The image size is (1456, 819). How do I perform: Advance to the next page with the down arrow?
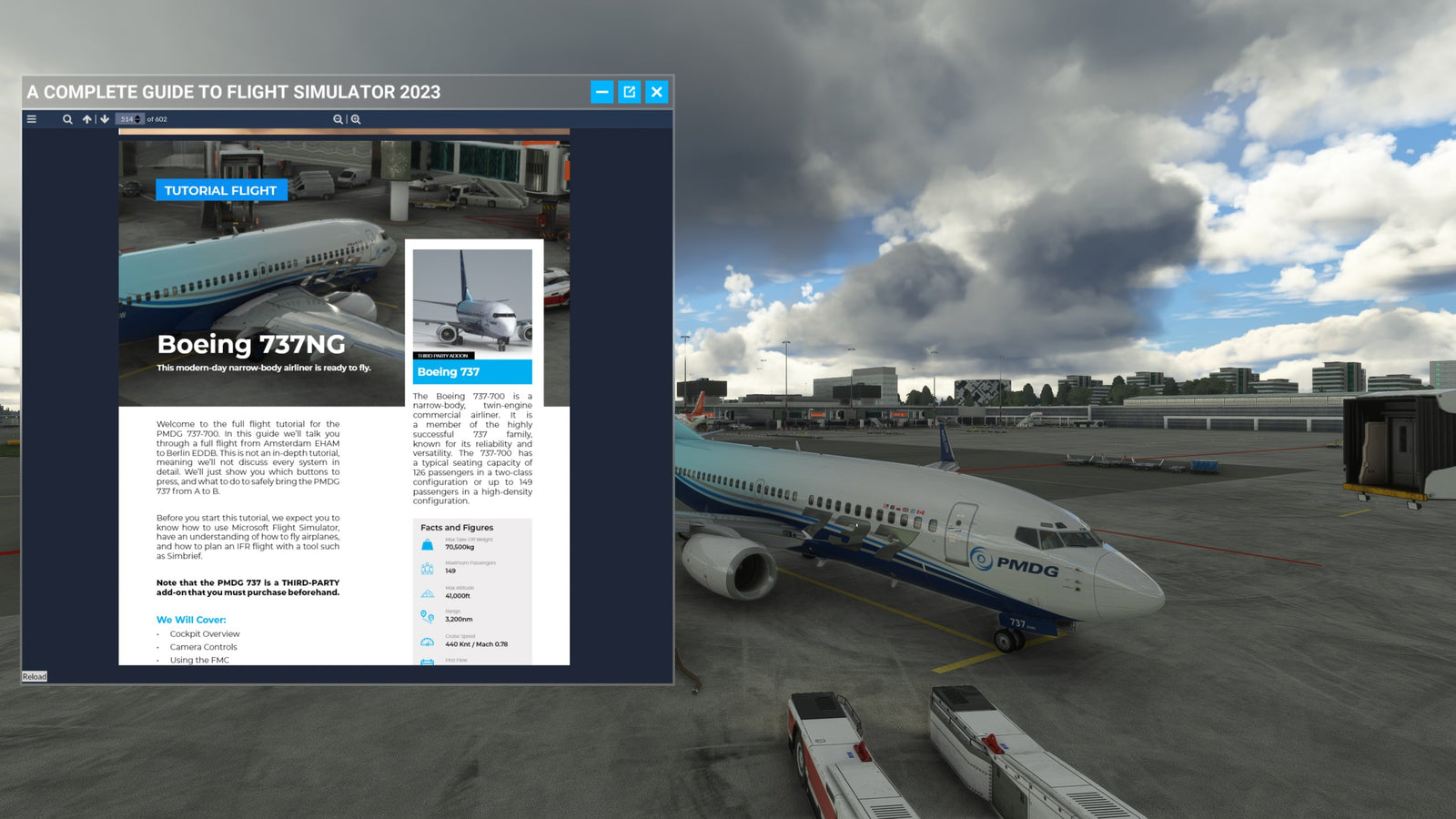104,119
